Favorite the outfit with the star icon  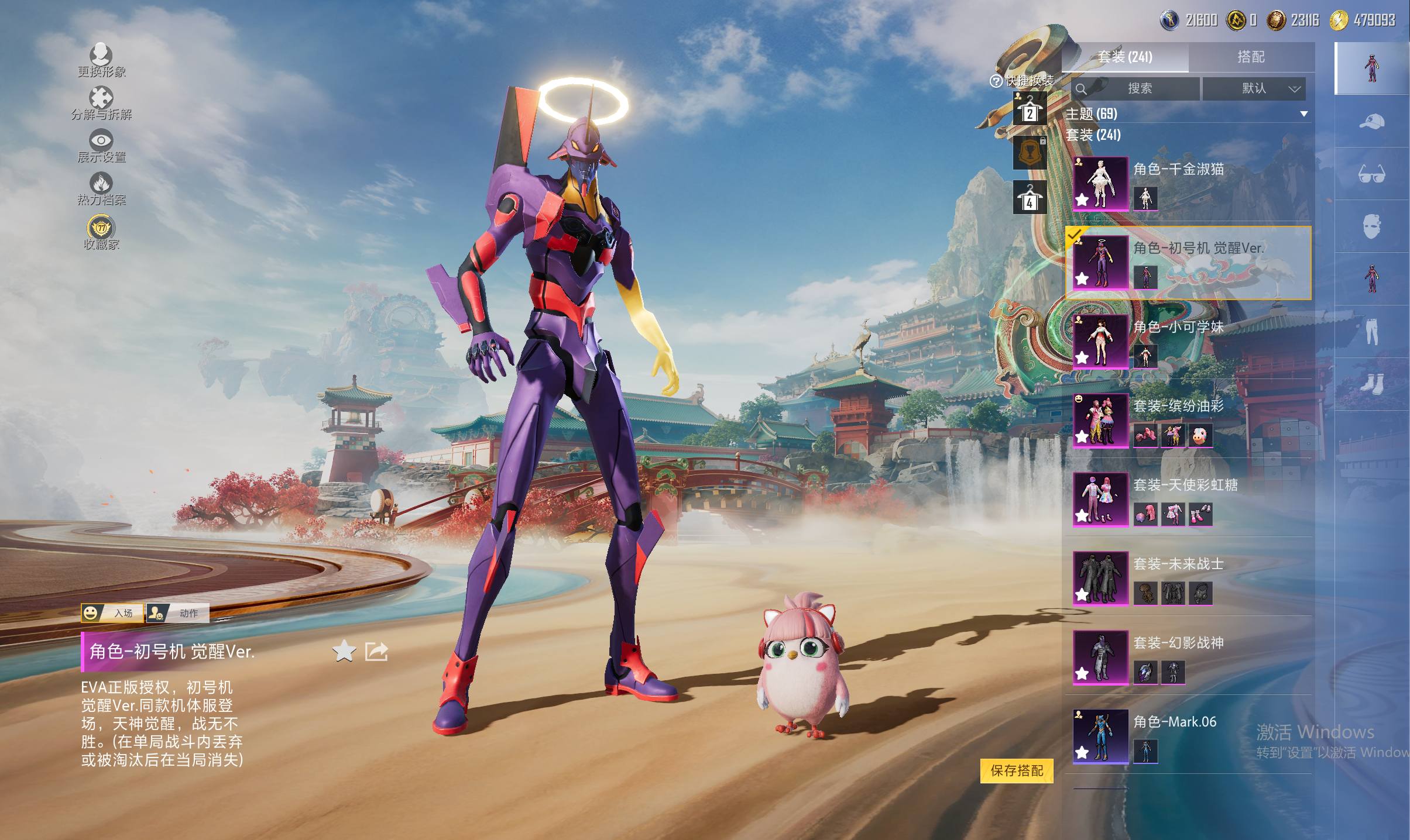[344, 650]
